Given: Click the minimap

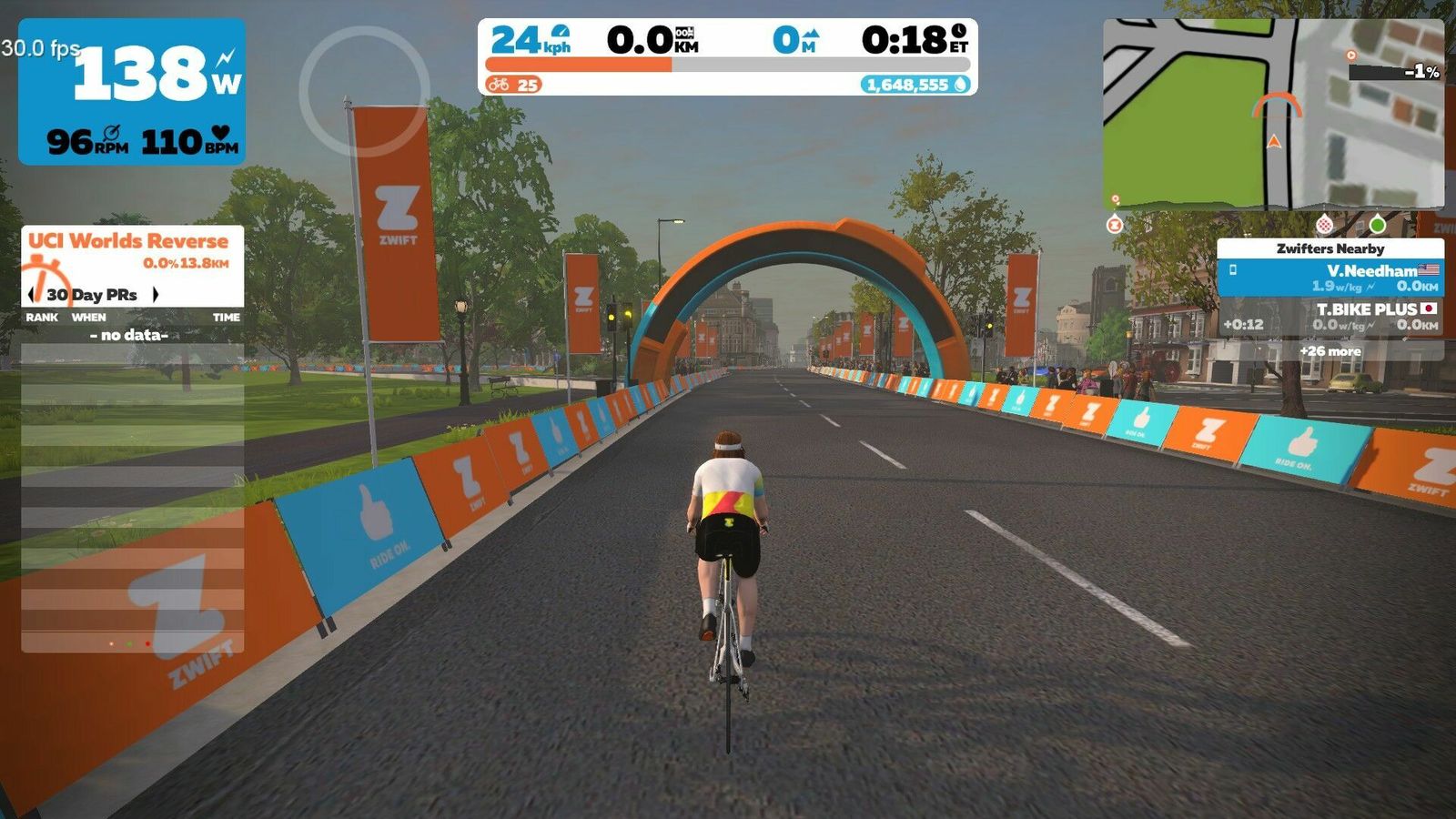Looking at the screenshot, I should pyautogui.click(x=1272, y=114).
